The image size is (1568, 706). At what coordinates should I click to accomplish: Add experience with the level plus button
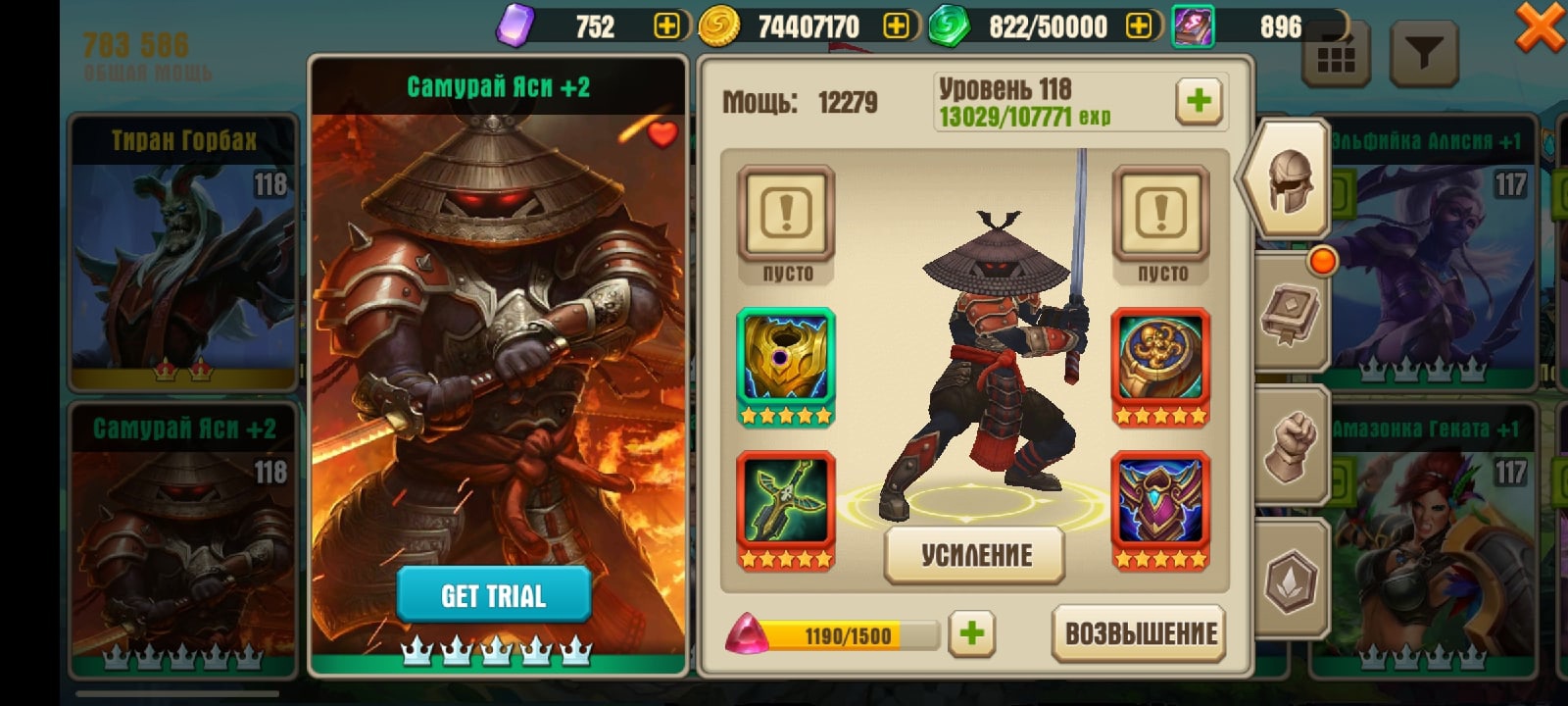pos(1198,100)
